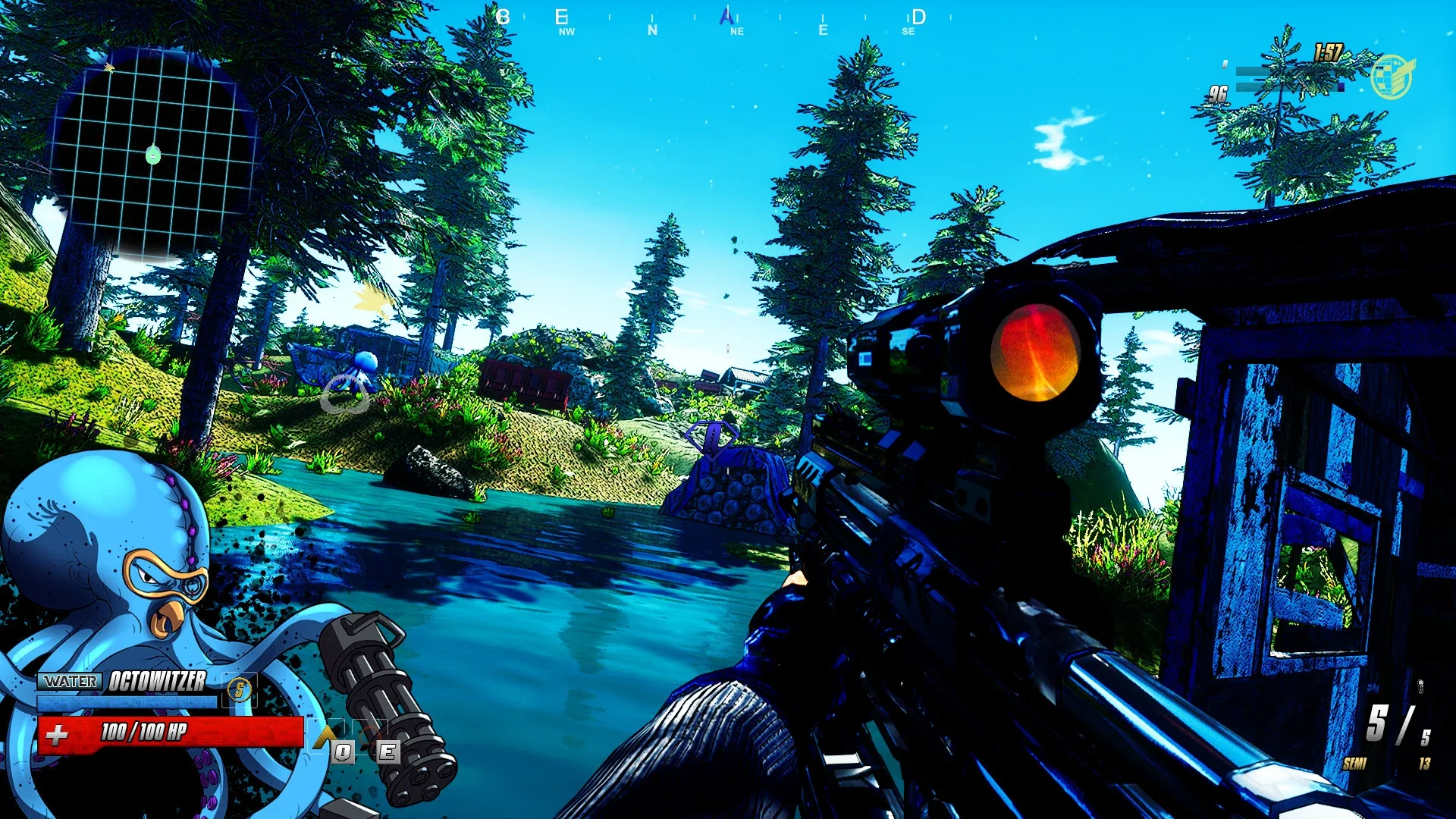Viewport: 1456px width, 819px height.
Task: Select the SE marker on the compass
Action: click(908, 32)
